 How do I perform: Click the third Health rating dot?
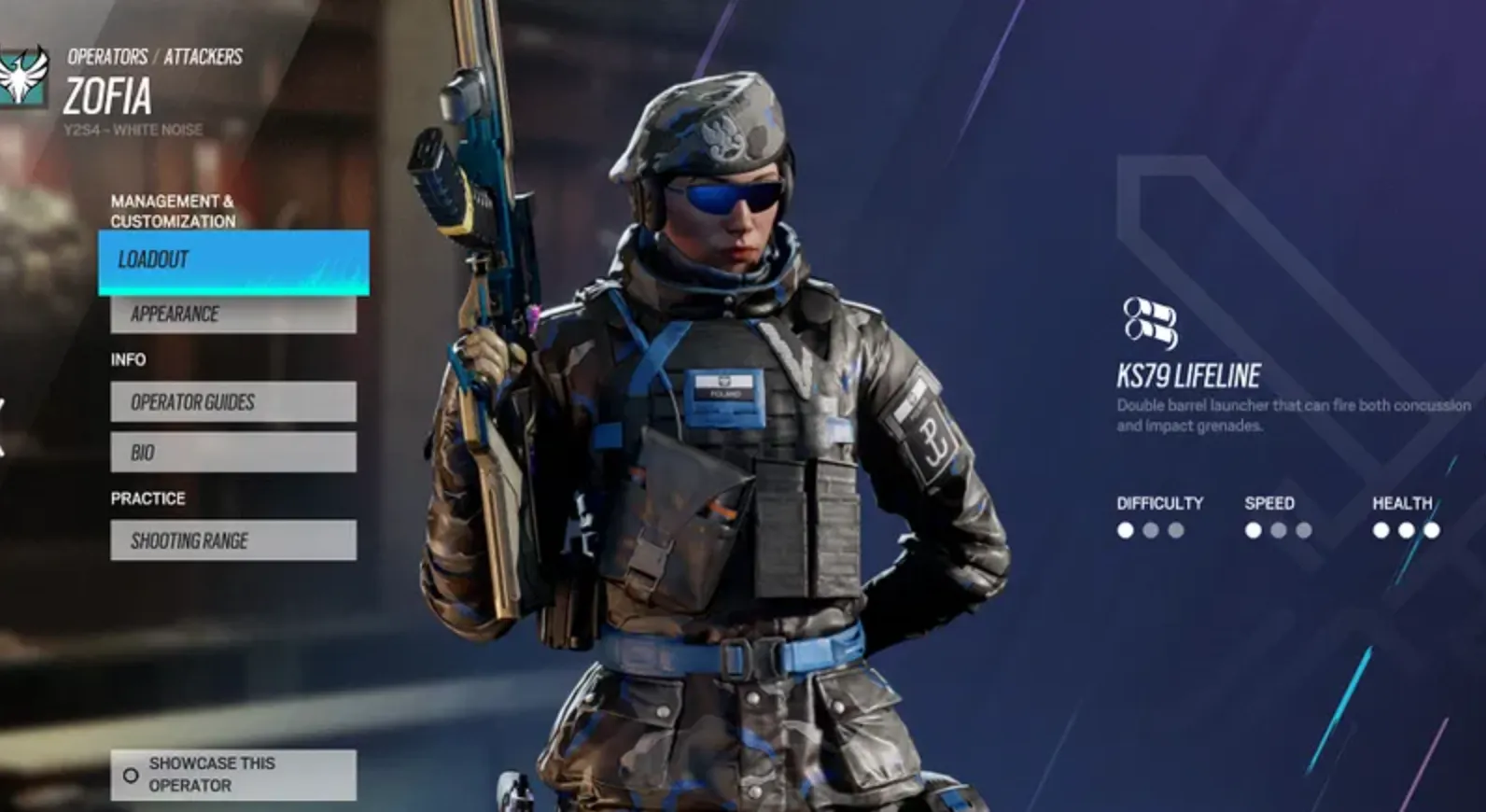1432,528
